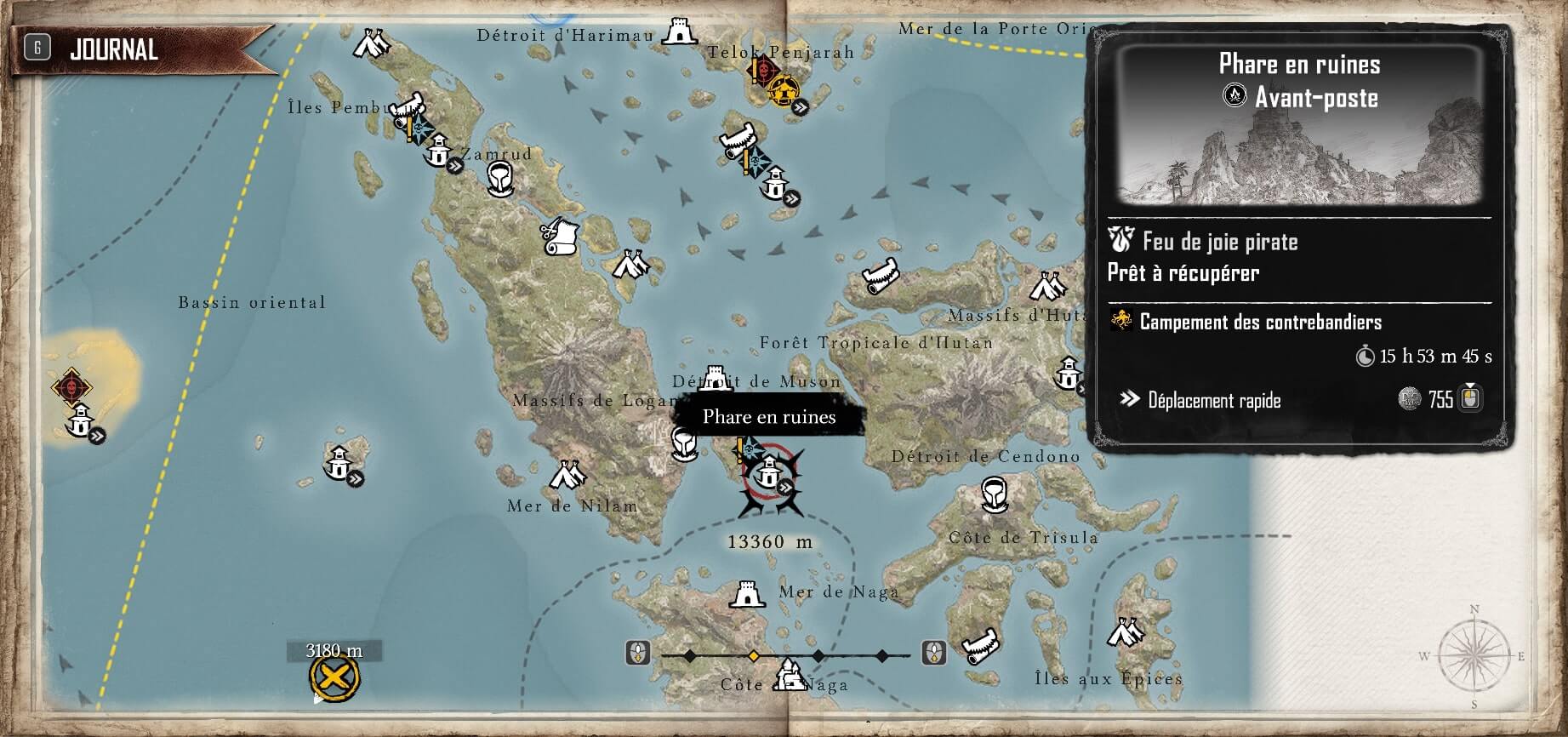The width and height of the screenshot is (1568, 737).
Task: Select the yellow helm marker at Telok Penjarah
Action: click(783, 89)
